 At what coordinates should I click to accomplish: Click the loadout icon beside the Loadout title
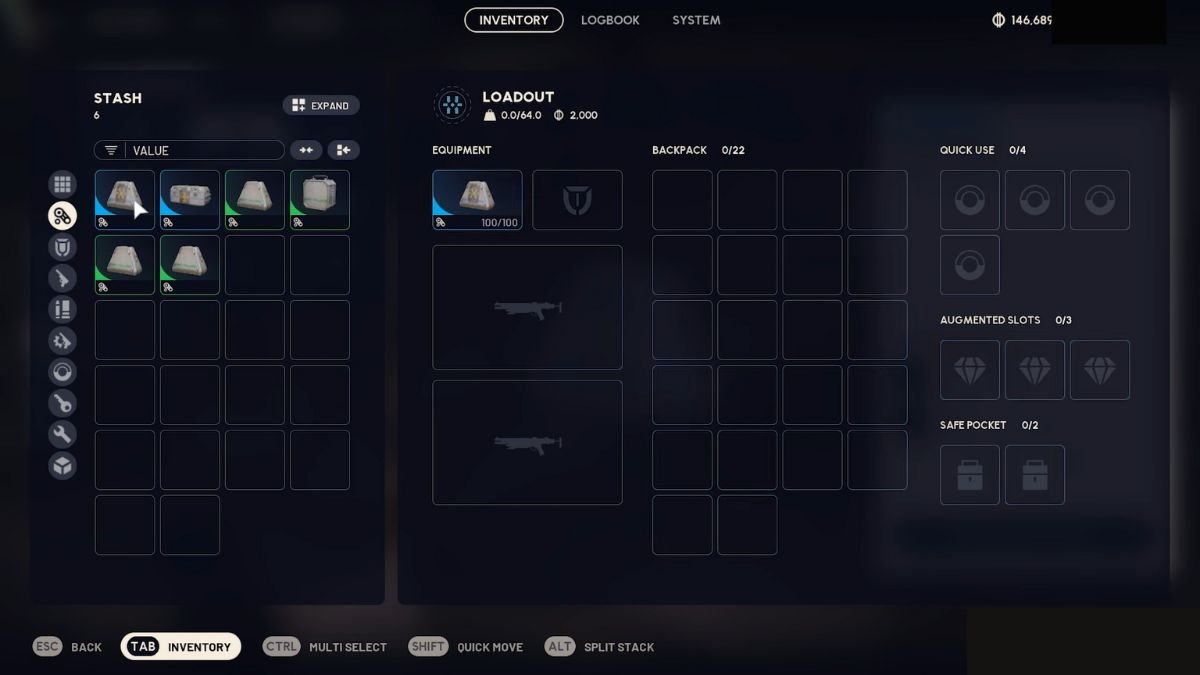point(452,105)
